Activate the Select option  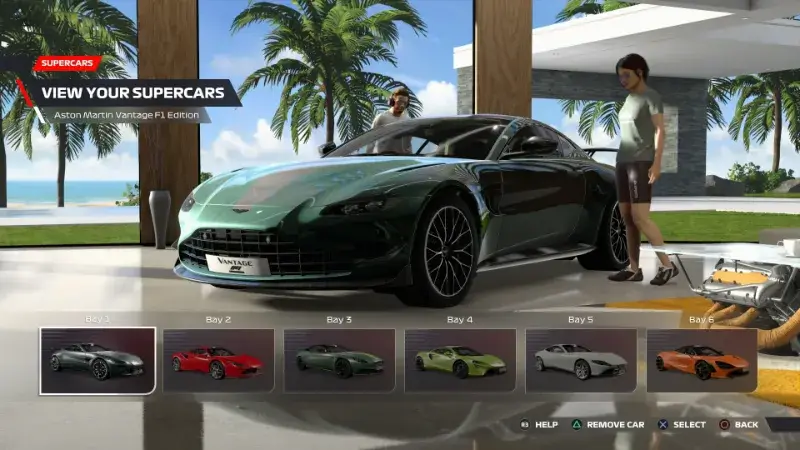click(682, 425)
